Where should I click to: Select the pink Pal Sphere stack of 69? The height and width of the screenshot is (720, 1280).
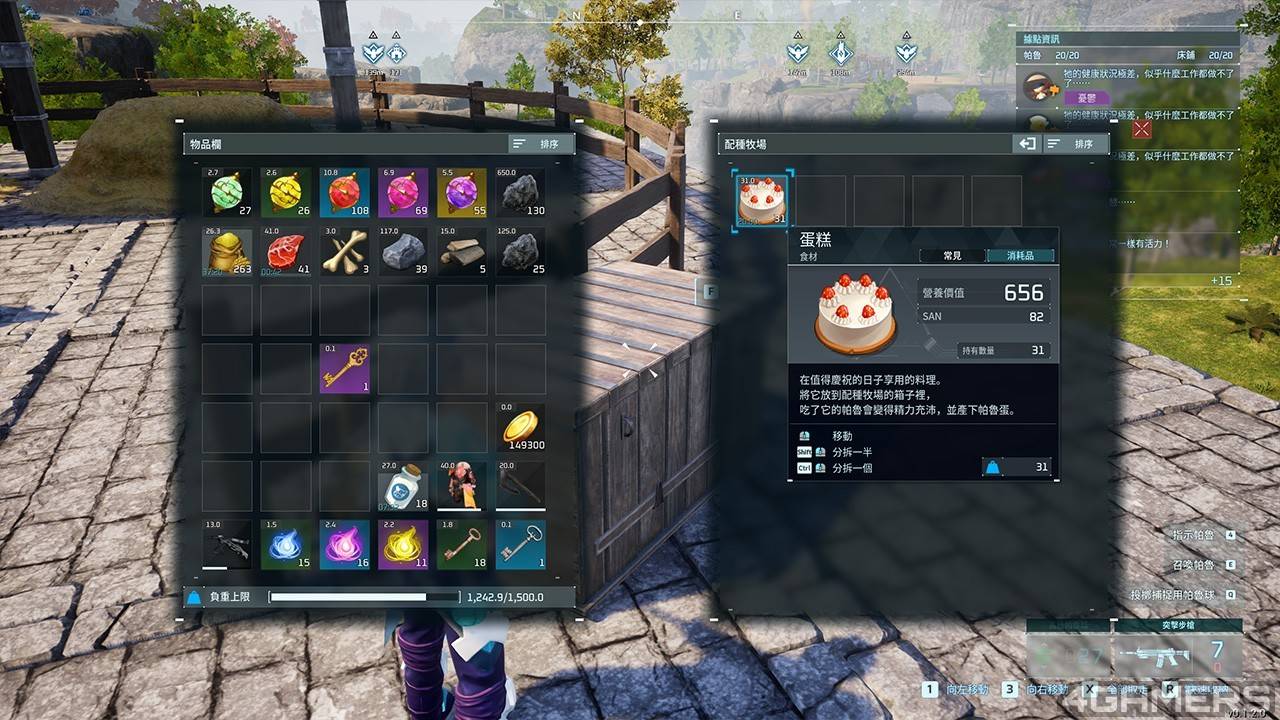403,193
